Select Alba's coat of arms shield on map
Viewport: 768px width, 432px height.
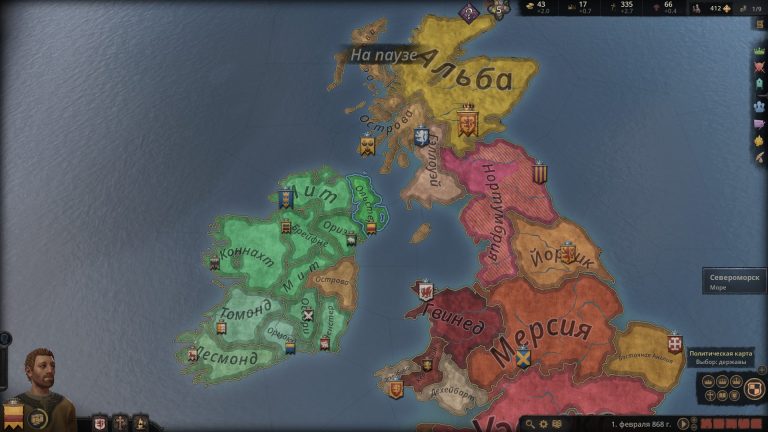click(x=467, y=124)
